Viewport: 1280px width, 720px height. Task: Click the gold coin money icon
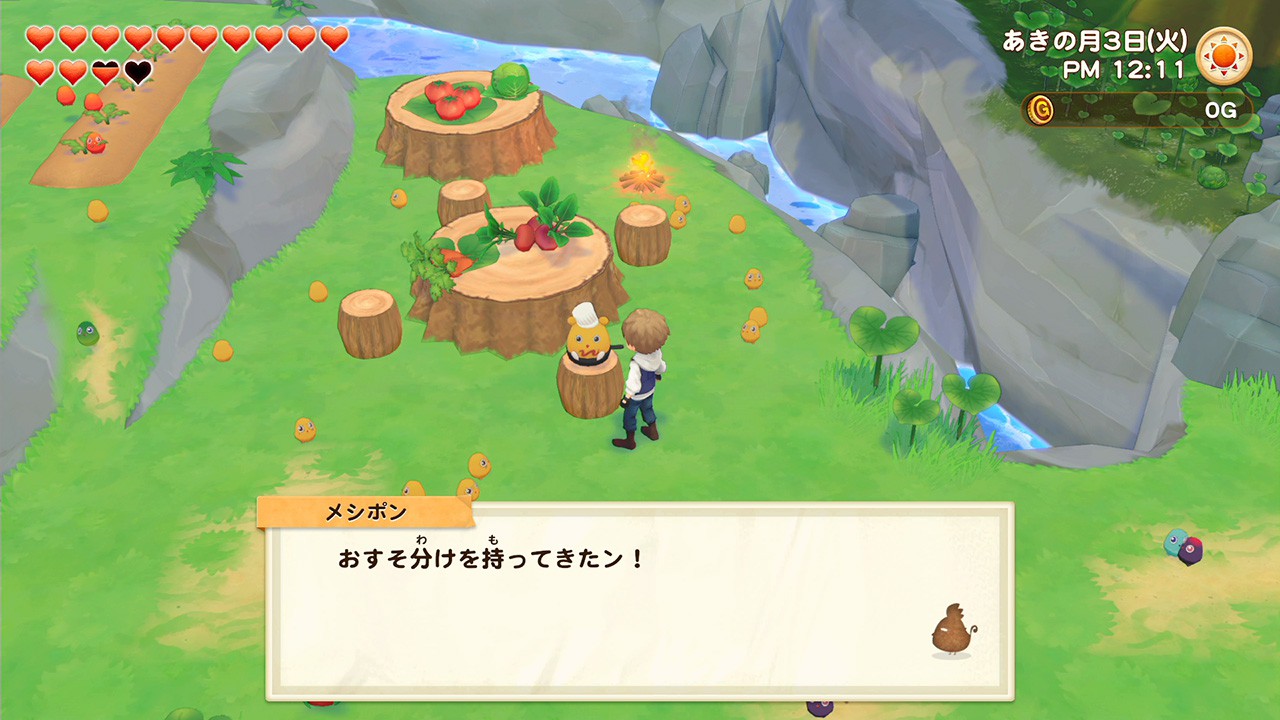point(1041,110)
